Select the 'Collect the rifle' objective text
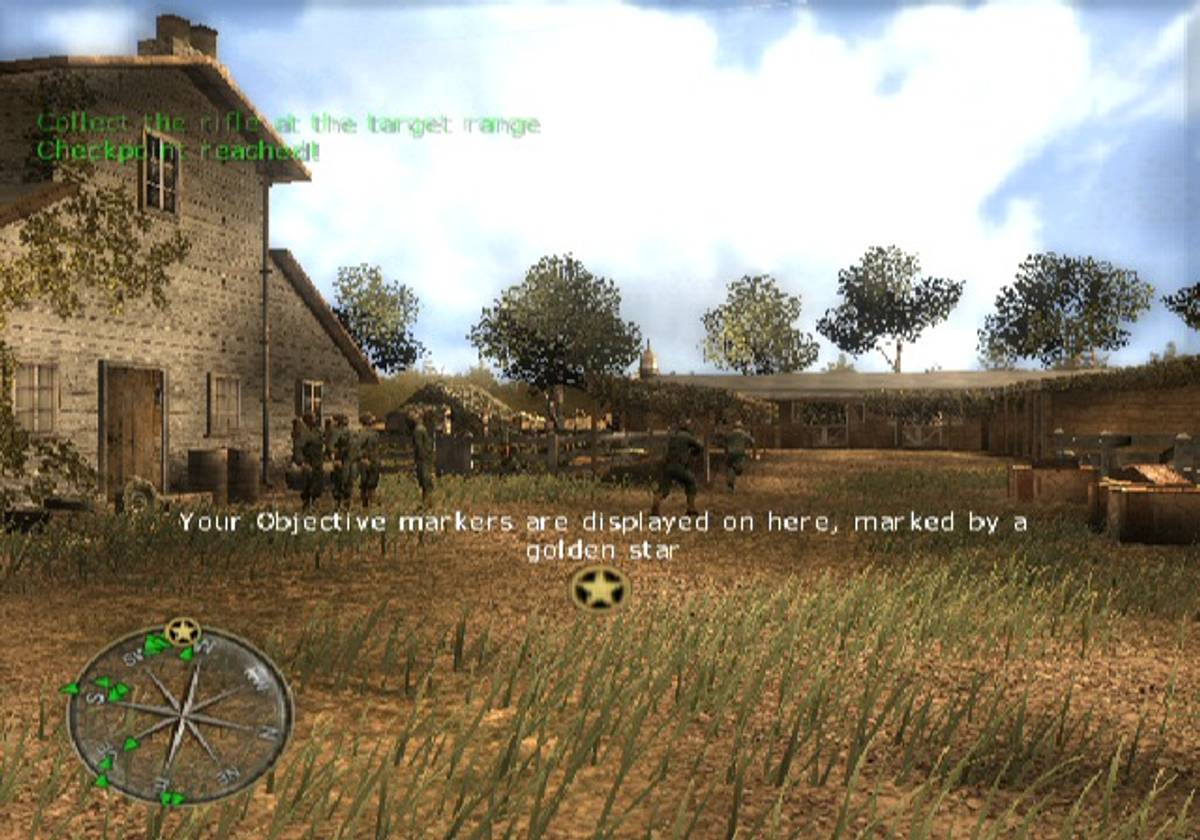Image resolution: width=1200 pixels, height=840 pixels. [x=288, y=124]
